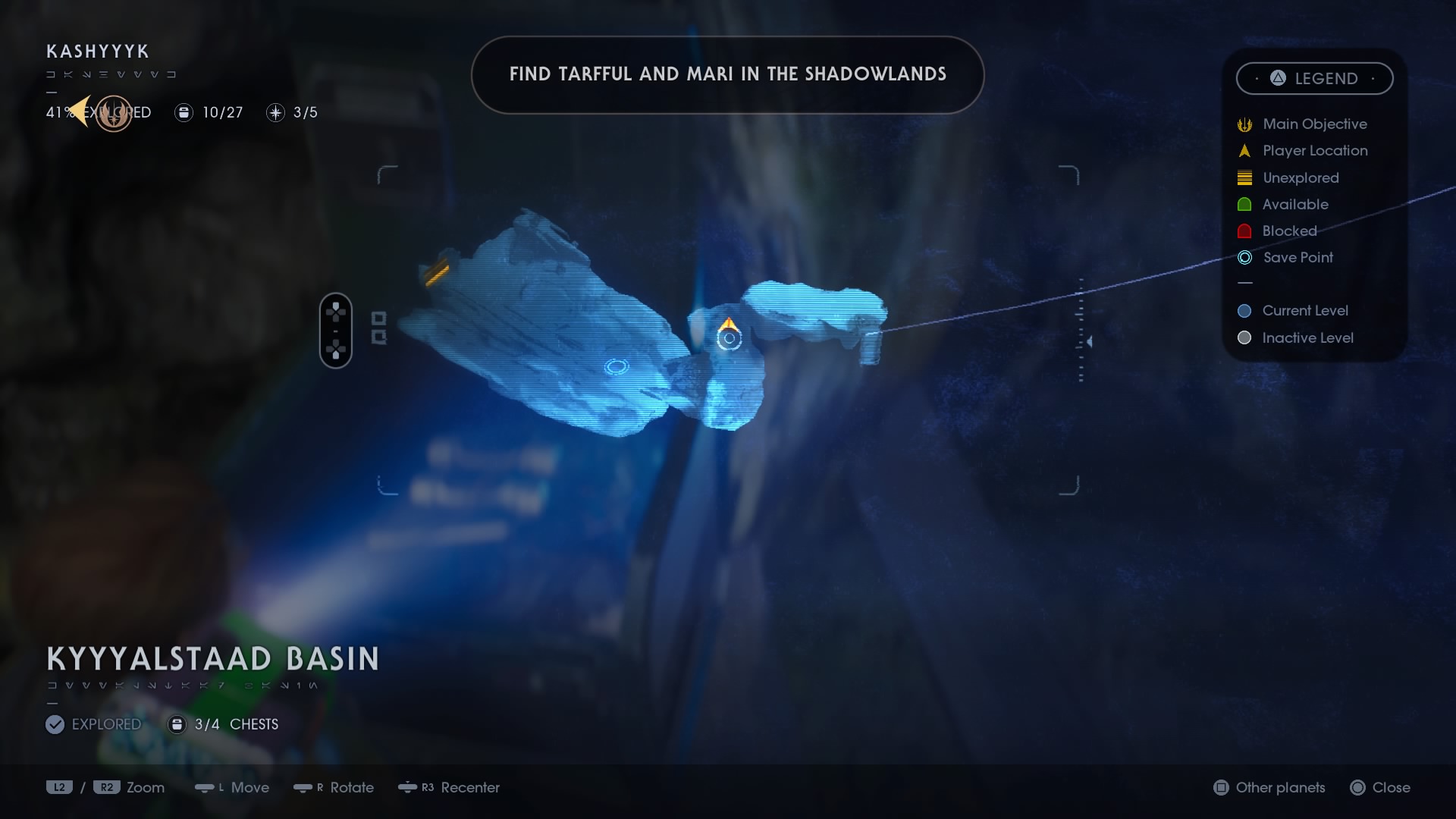Click the Blocked marker icon
This screenshot has width=1456, height=819.
(x=1245, y=231)
